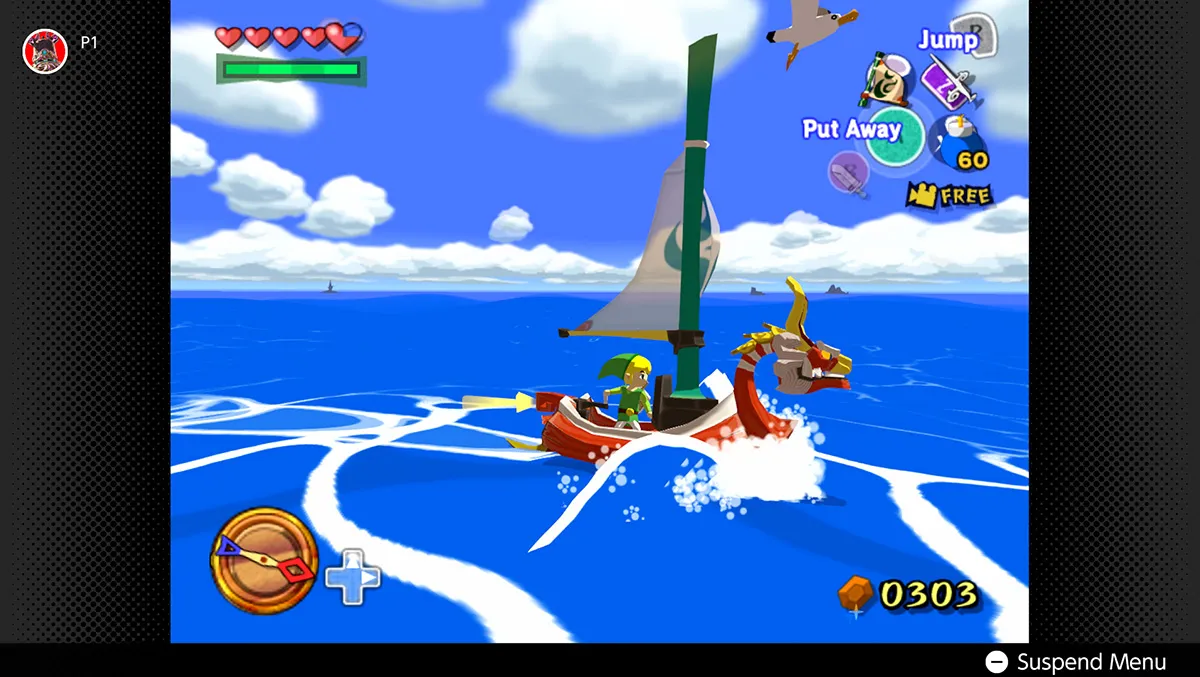
Task: Click the P1 player avatar
Action: click(x=45, y=50)
